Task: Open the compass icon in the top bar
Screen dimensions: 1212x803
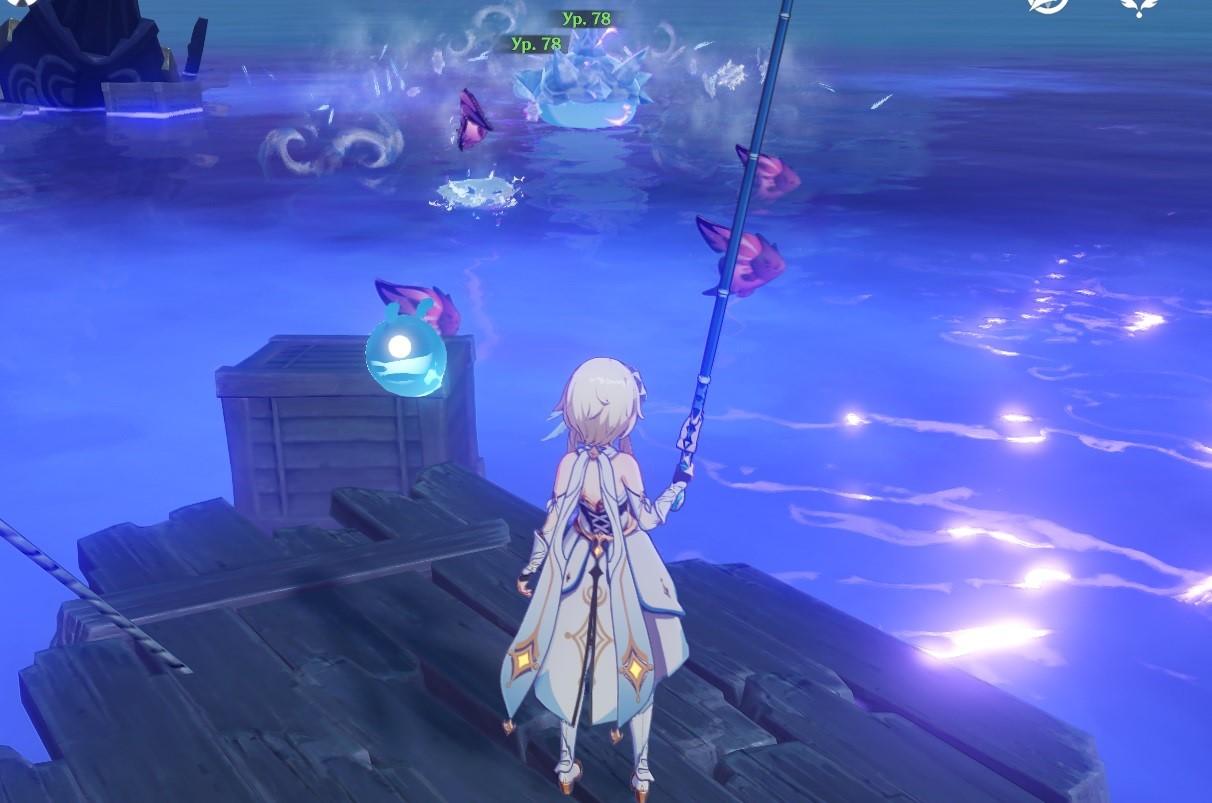Action: tap(1047, 5)
